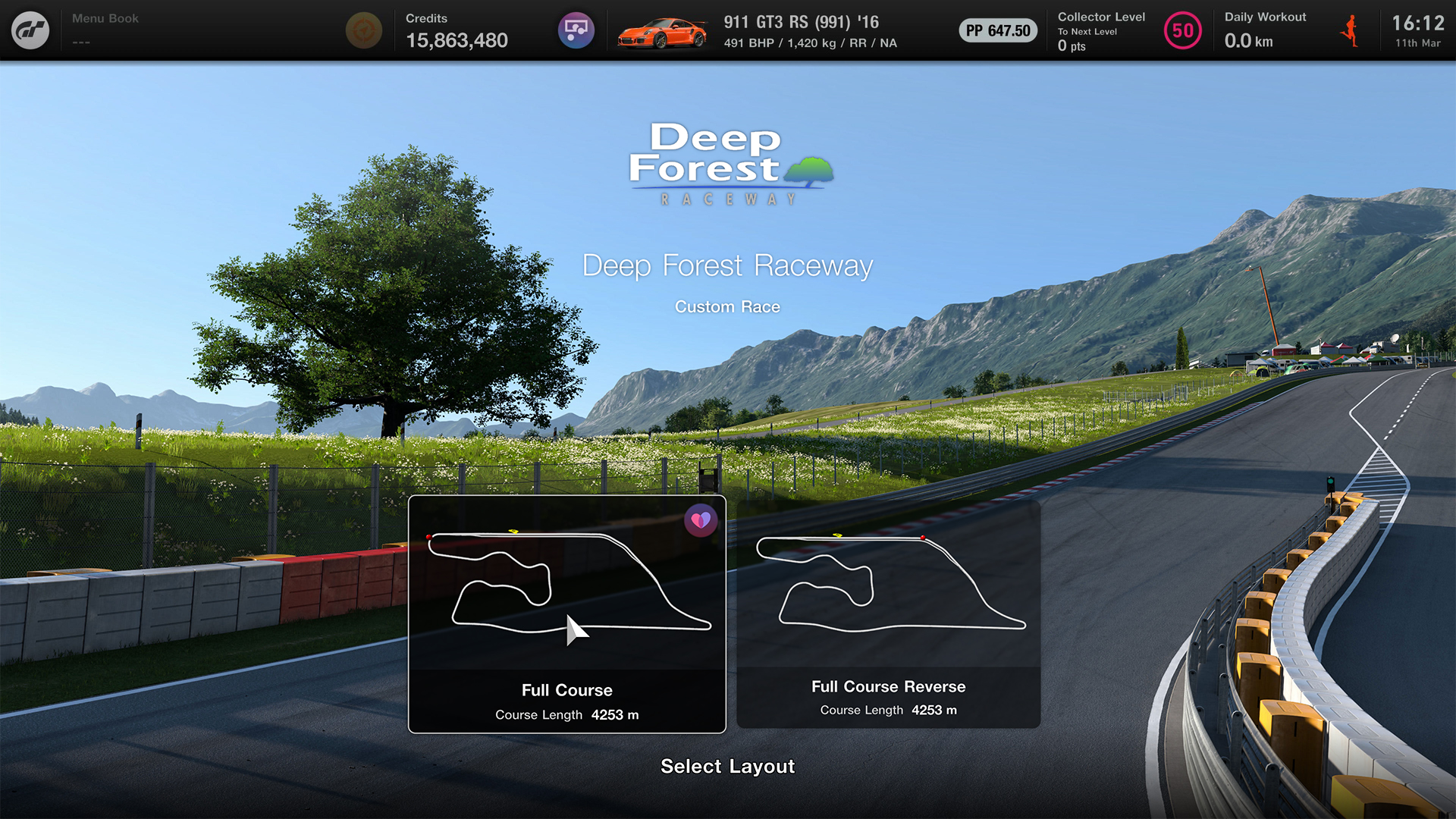
Task: Click the Credits balance panel
Action: 457,30
